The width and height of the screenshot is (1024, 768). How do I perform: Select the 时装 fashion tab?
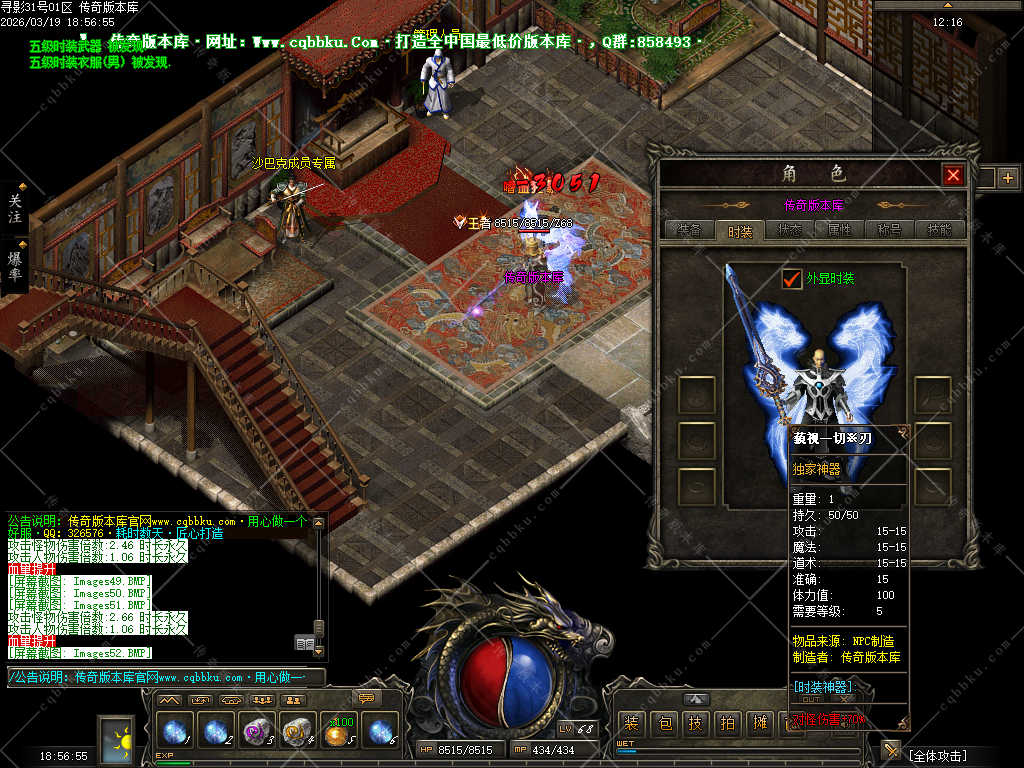pyautogui.click(x=740, y=231)
